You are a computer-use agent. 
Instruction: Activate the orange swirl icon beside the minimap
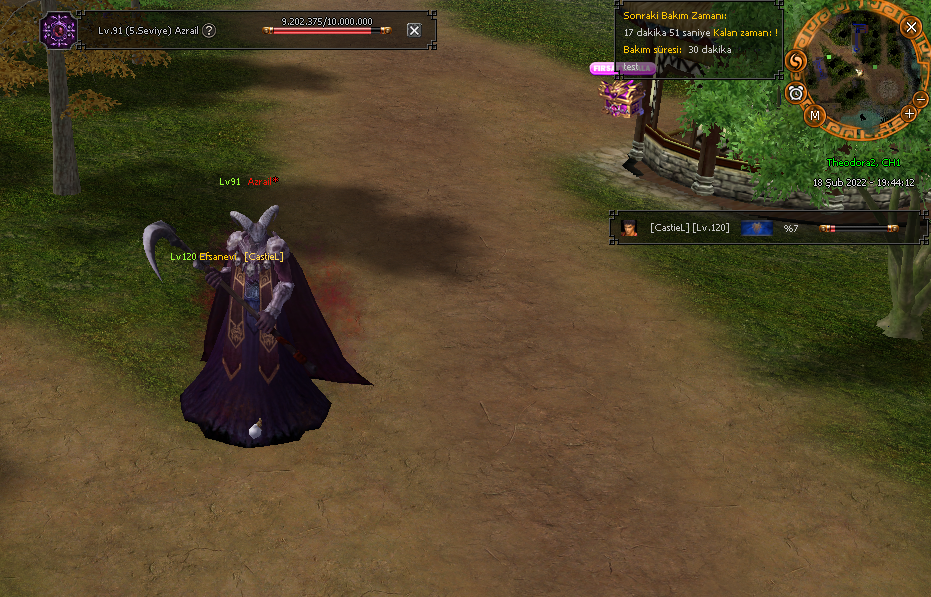[796, 62]
